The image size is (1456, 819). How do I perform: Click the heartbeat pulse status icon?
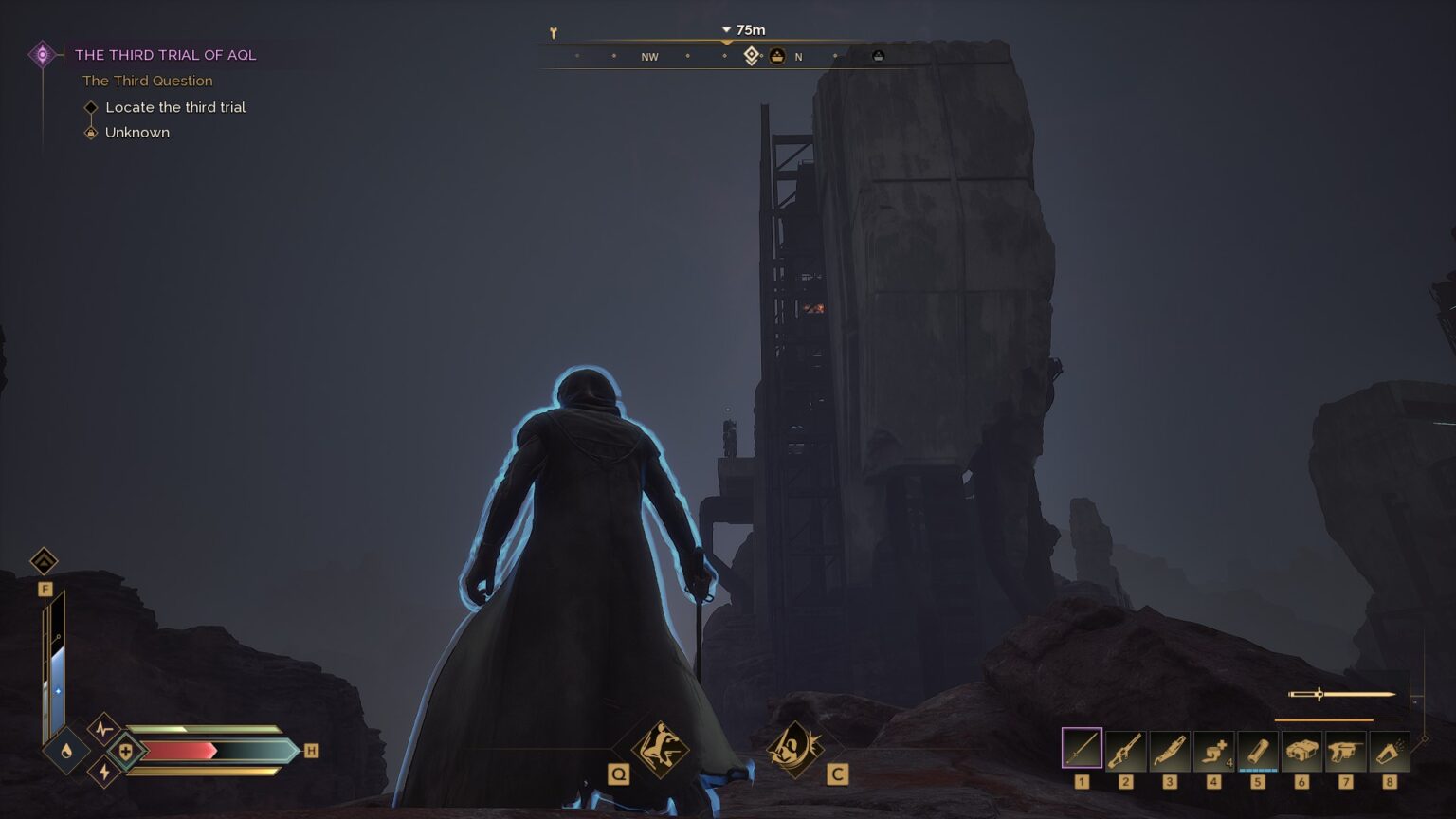pyautogui.click(x=103, y=729)
